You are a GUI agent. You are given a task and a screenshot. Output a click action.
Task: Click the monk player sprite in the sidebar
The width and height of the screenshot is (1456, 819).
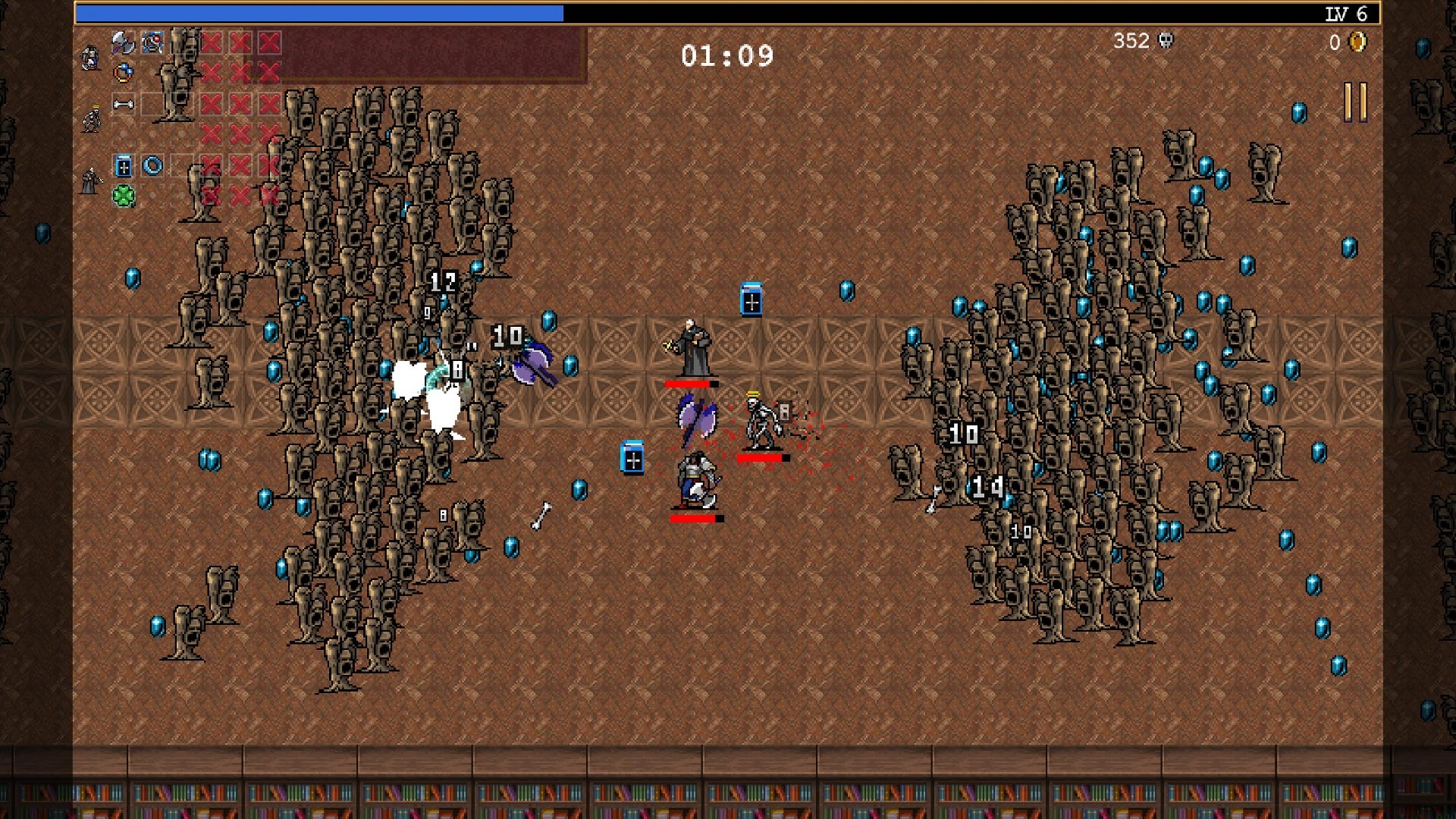90,180
